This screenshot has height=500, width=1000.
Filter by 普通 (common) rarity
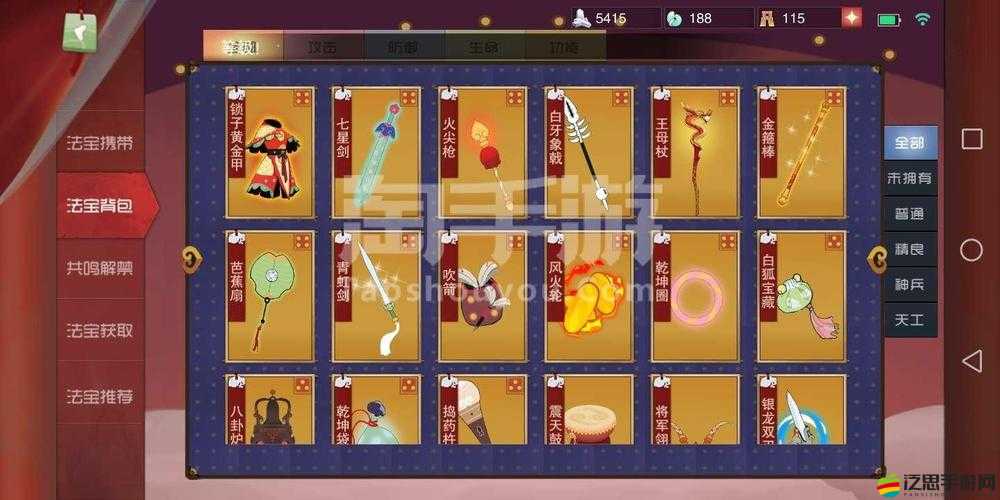tap(910, 214)
